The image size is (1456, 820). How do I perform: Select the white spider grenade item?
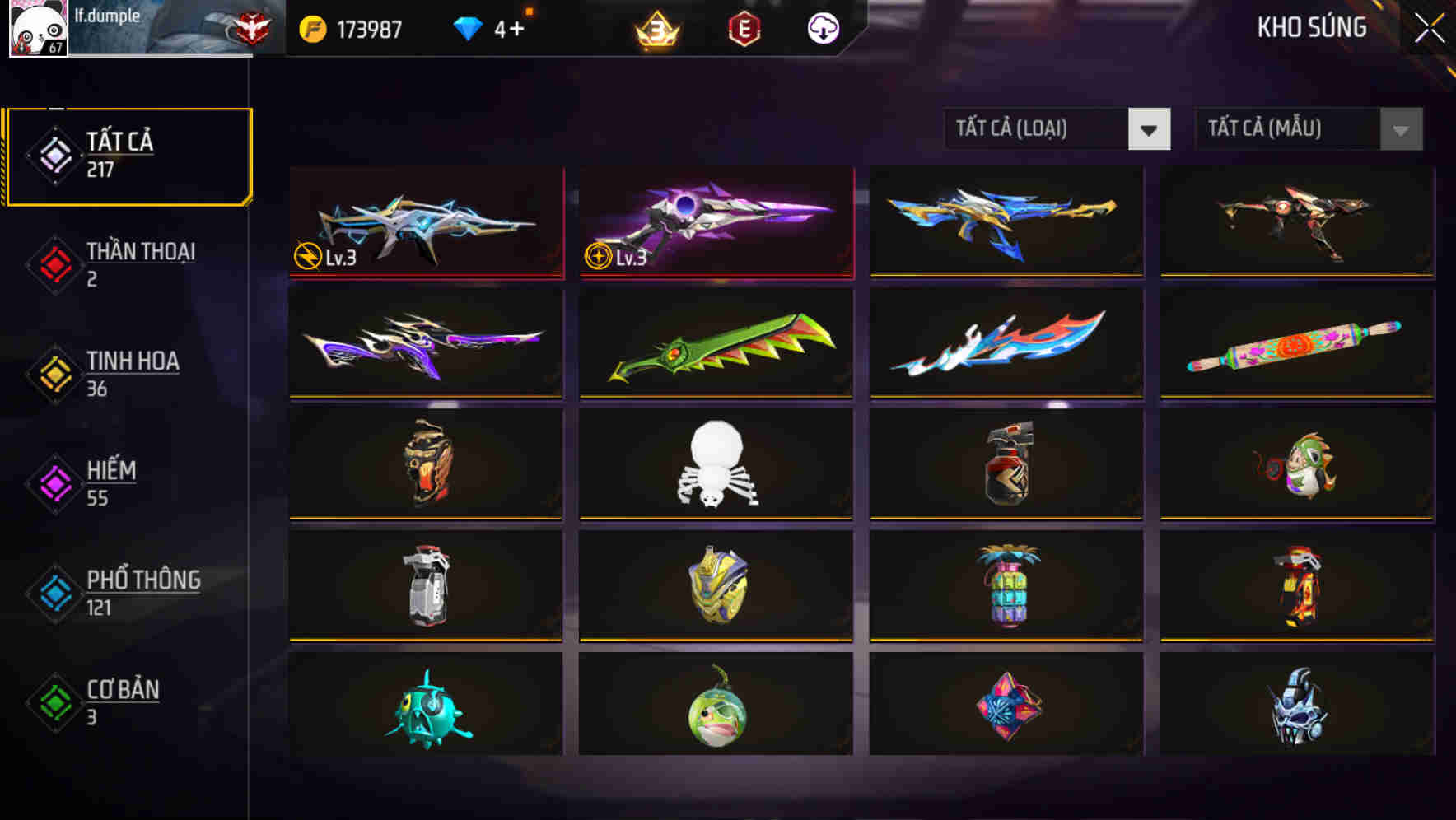715,465
